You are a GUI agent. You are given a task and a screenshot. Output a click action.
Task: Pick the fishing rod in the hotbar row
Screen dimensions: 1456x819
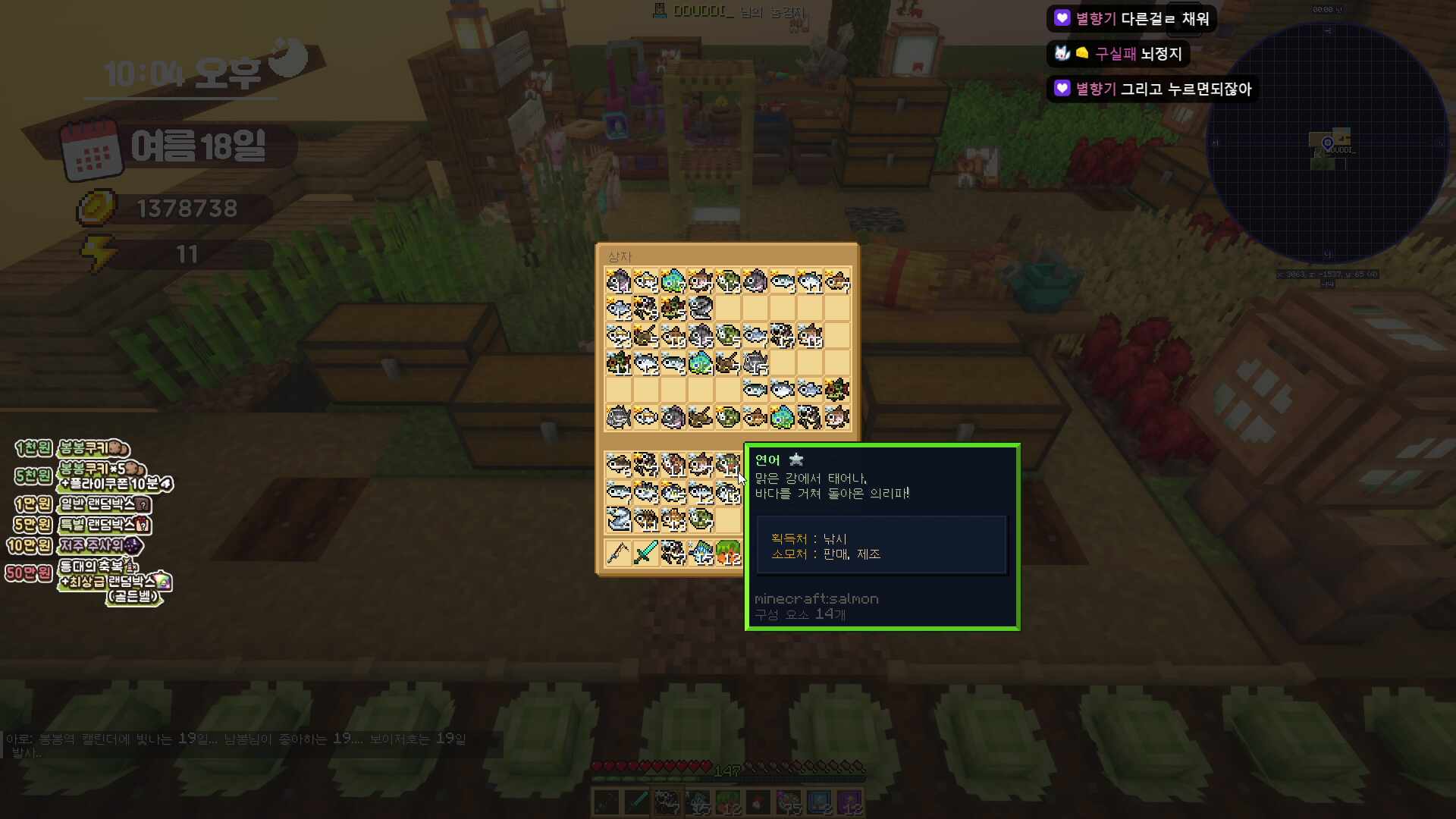click(618, 553)
